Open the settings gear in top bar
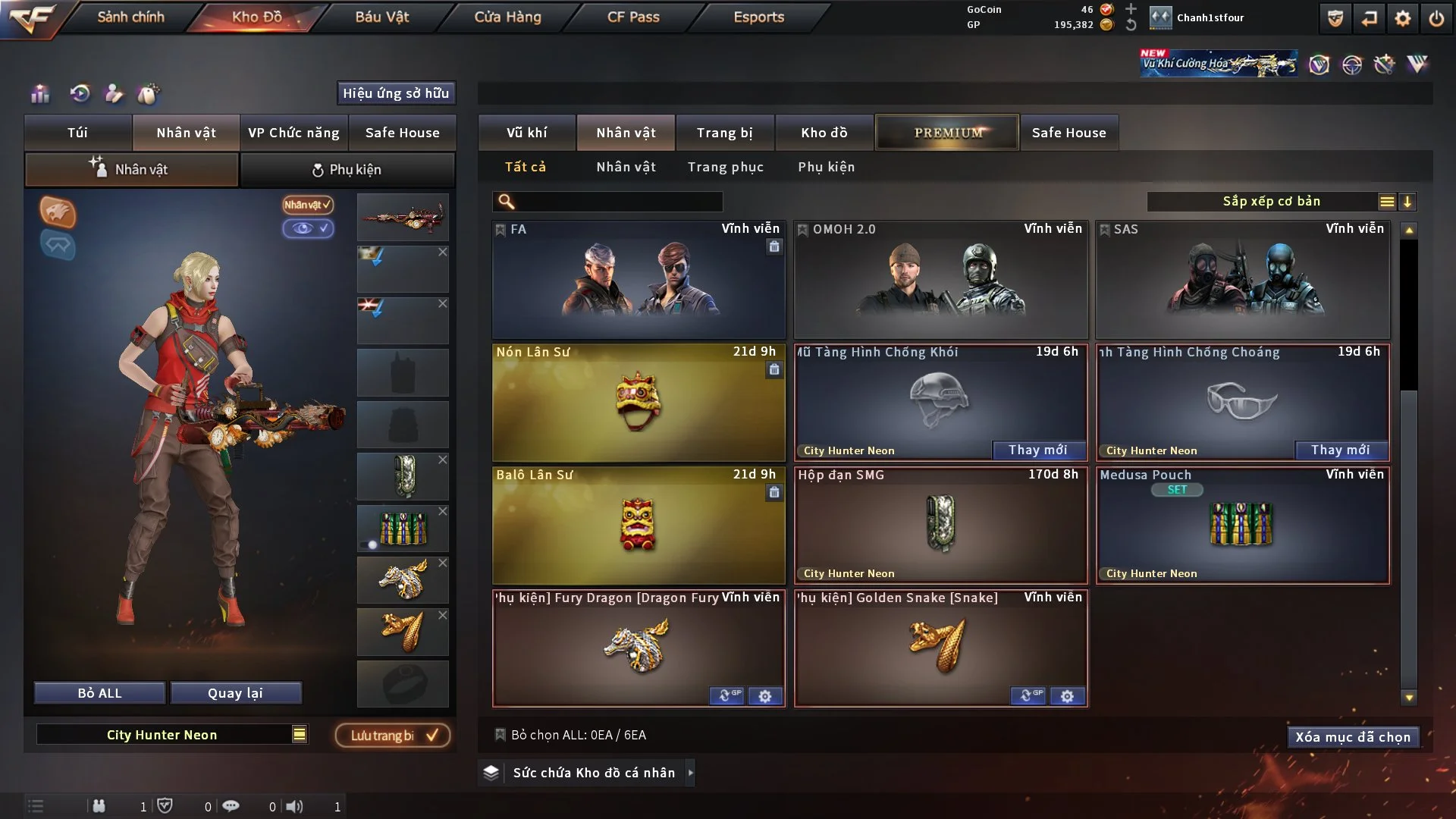Viewport: 1456px width, 819px height. [x=1402, y=18]
